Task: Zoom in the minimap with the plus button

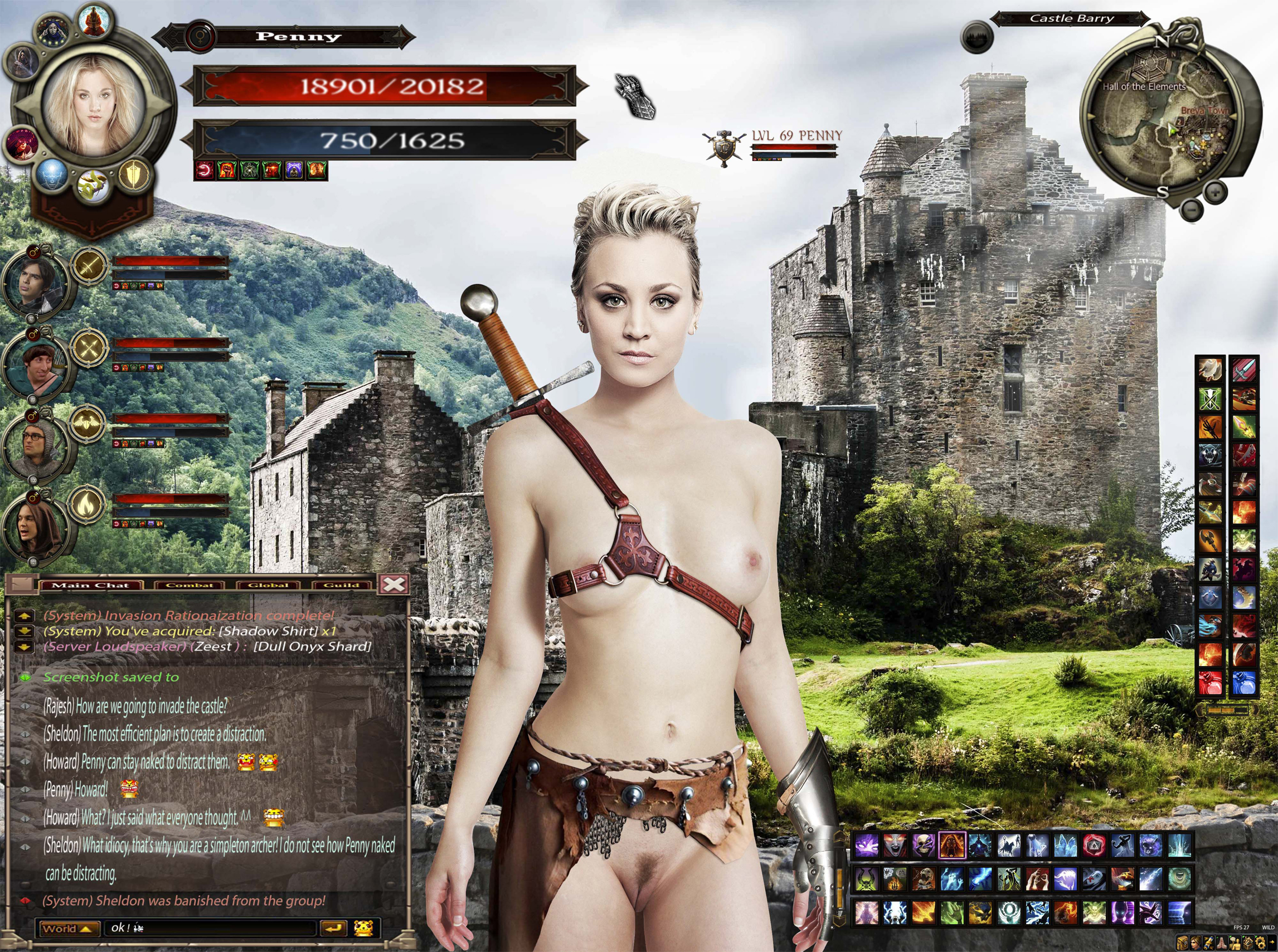Action: coord(1214,191)
